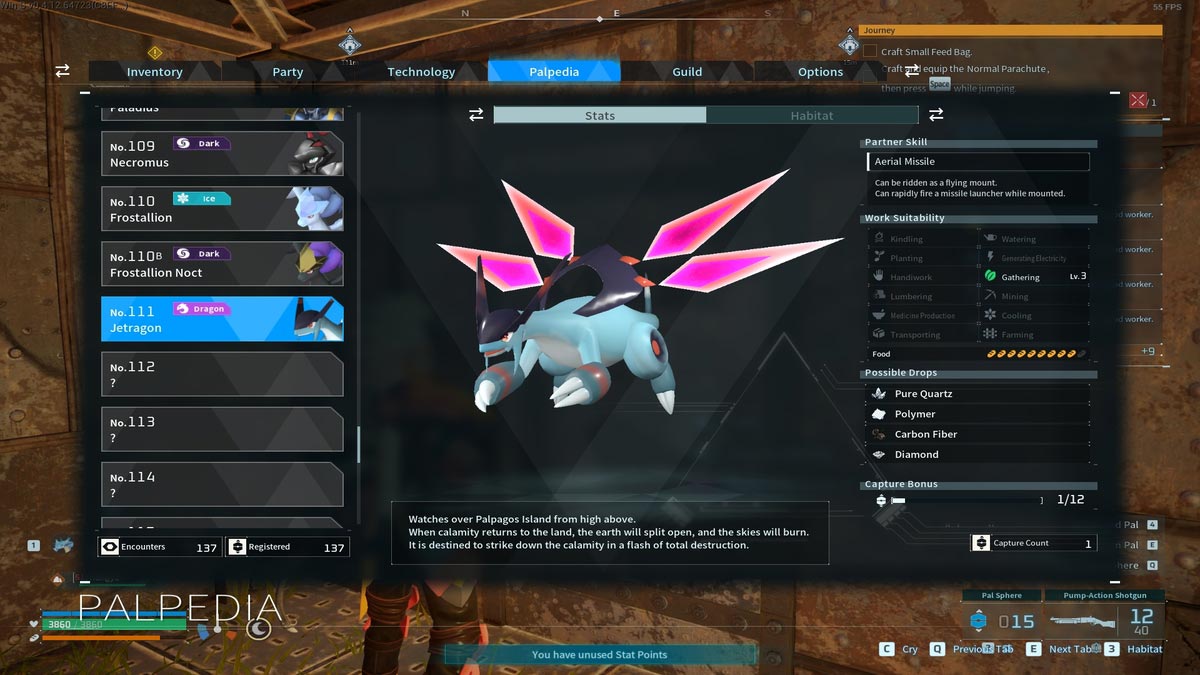The height and width of the screenshot is (675, 1200).
Task: Click the Aerial Missile partner skill
Action: (977, 162)
